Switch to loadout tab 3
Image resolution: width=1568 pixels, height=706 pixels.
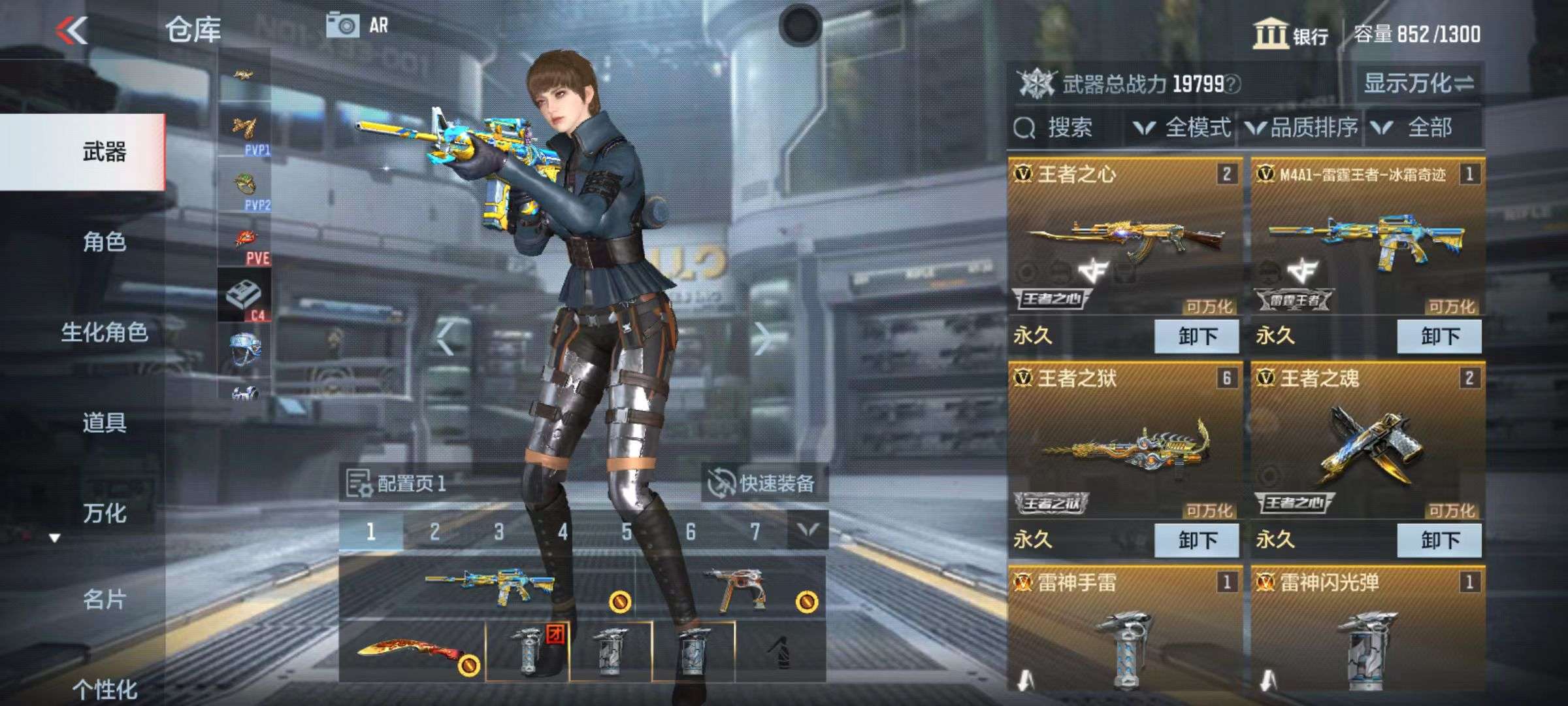point(498,531)
